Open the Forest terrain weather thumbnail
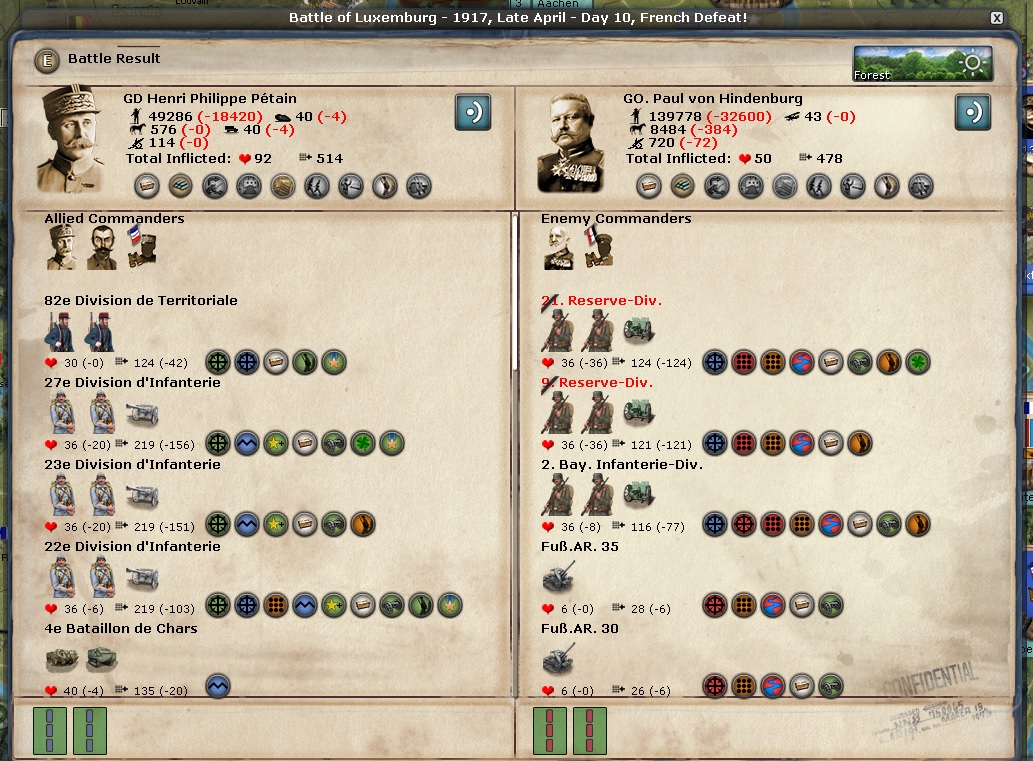 coord(922,63)
